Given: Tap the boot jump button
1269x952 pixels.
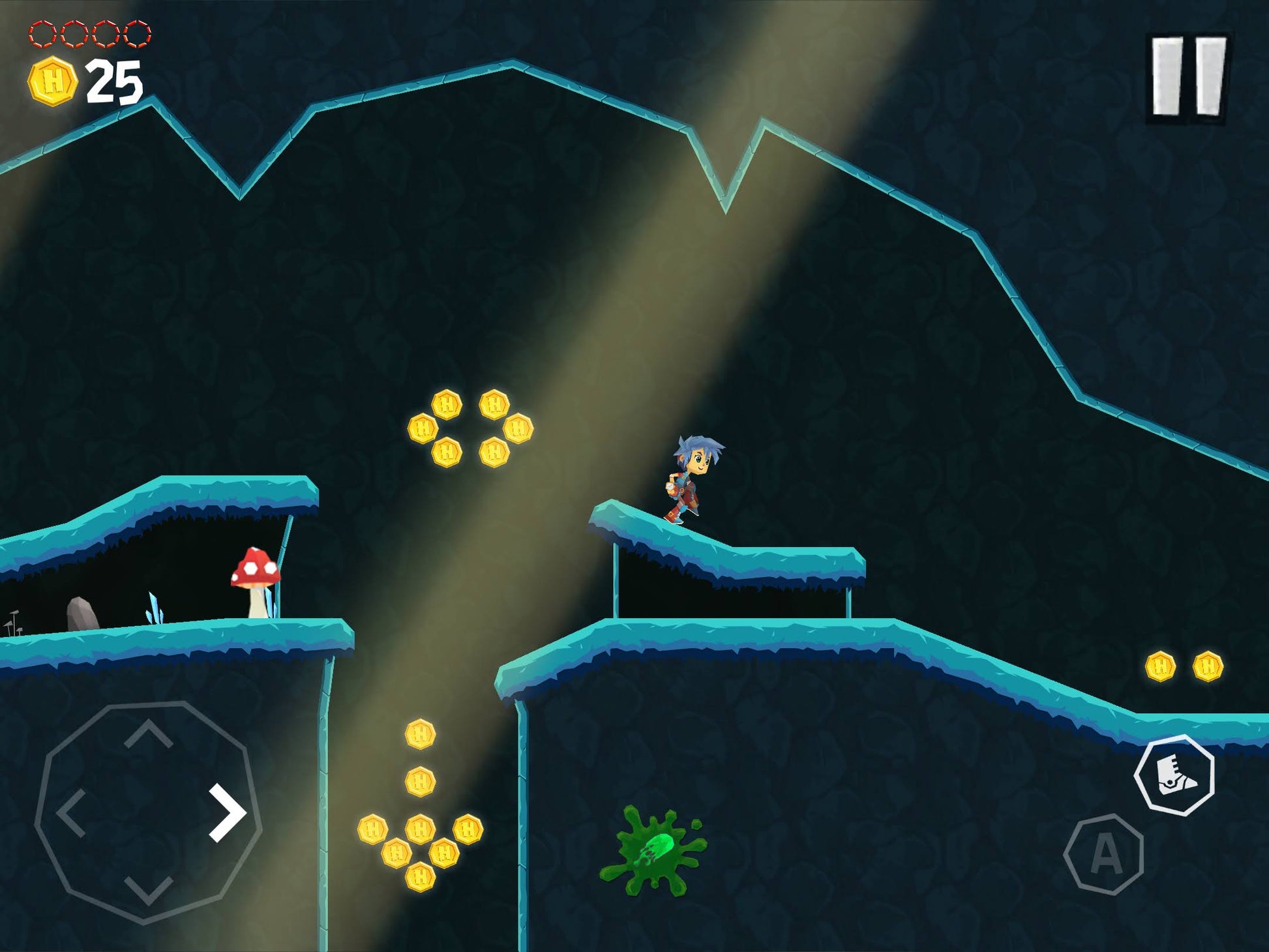Looking at the screenshot, I should click(1174, 775).
